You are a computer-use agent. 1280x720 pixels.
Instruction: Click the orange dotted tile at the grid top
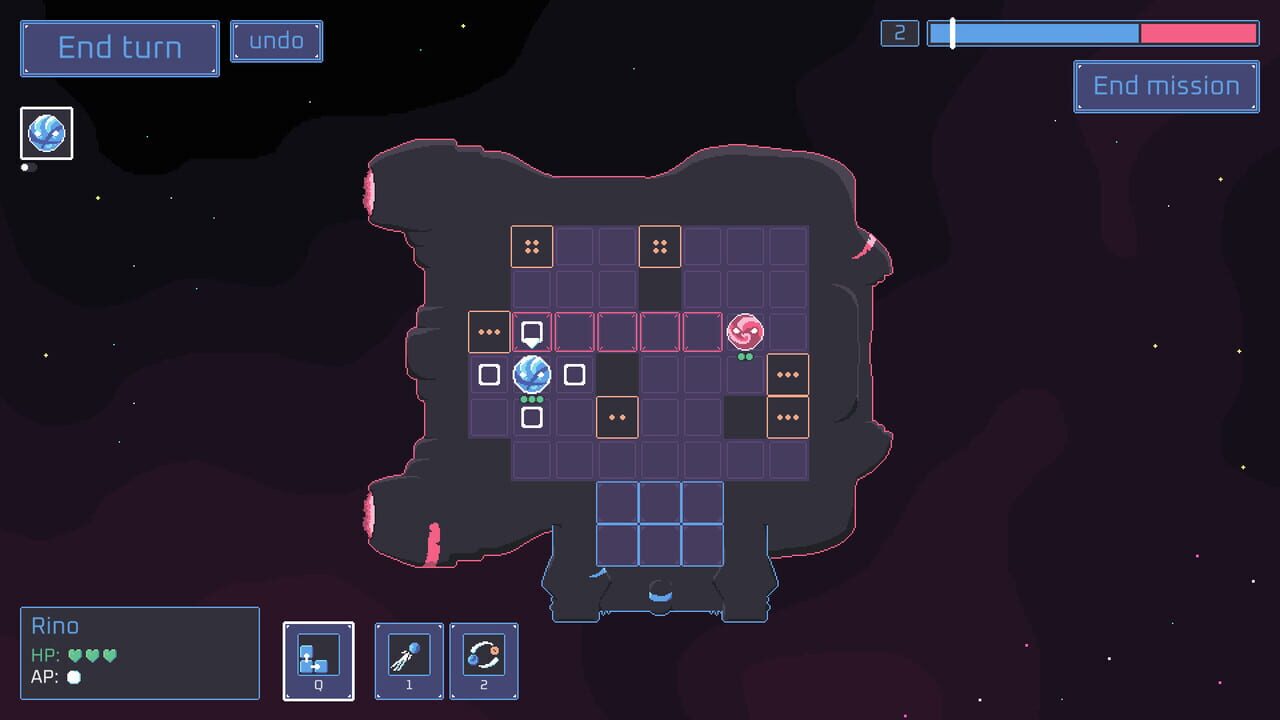[532, 246]
